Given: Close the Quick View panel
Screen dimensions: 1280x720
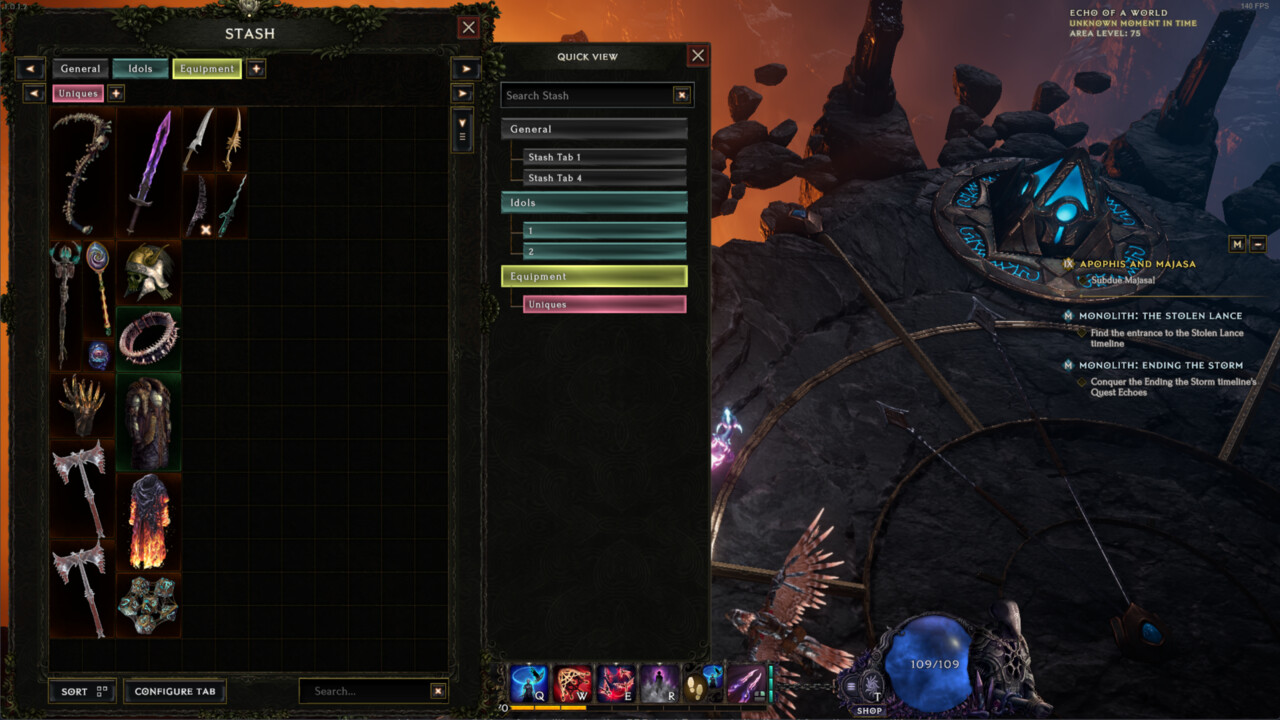Looking at the screenshot, I should (698, 56).
